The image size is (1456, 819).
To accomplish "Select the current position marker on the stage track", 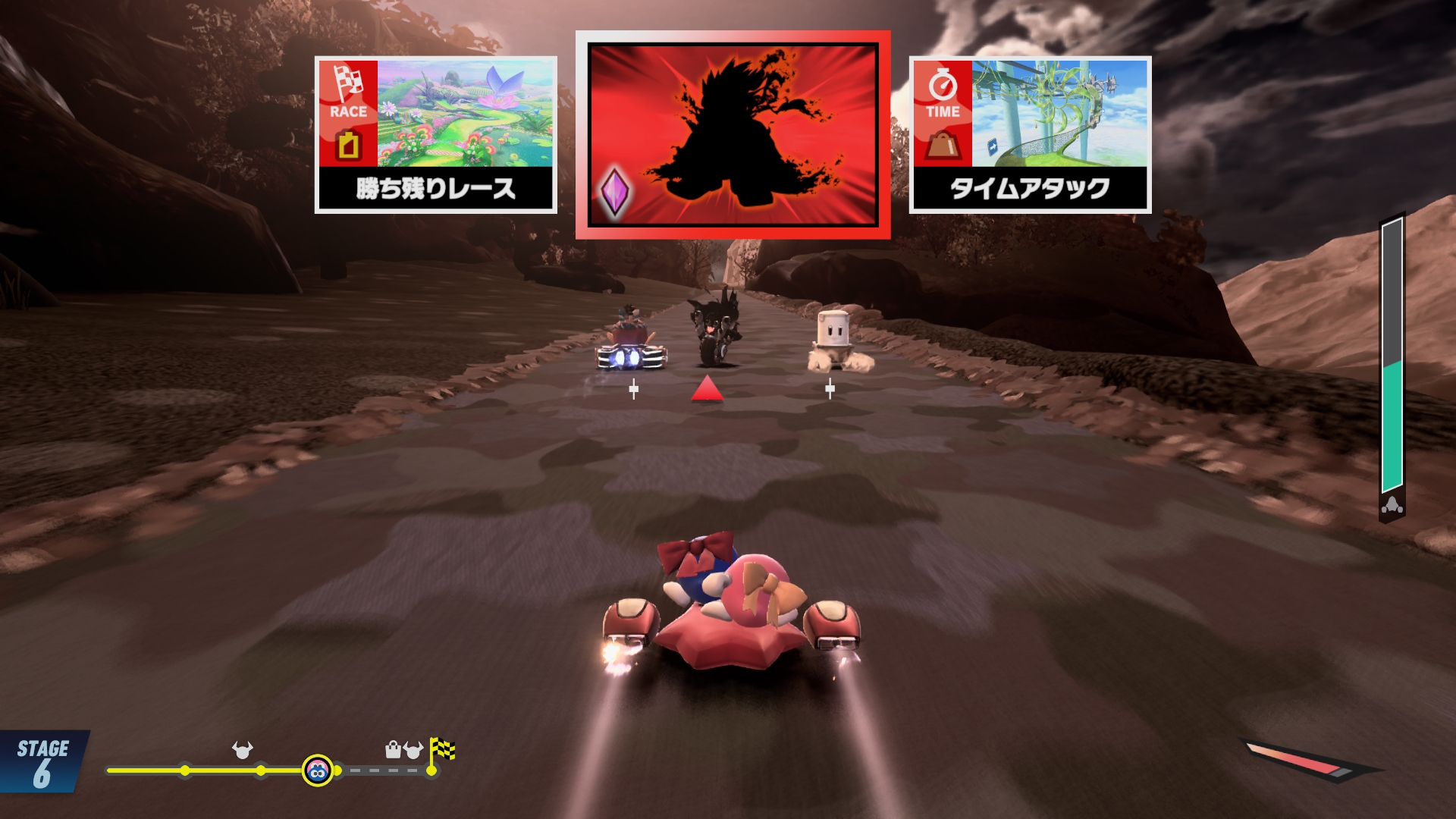I will pyautogui.click(x=318, y=770).
